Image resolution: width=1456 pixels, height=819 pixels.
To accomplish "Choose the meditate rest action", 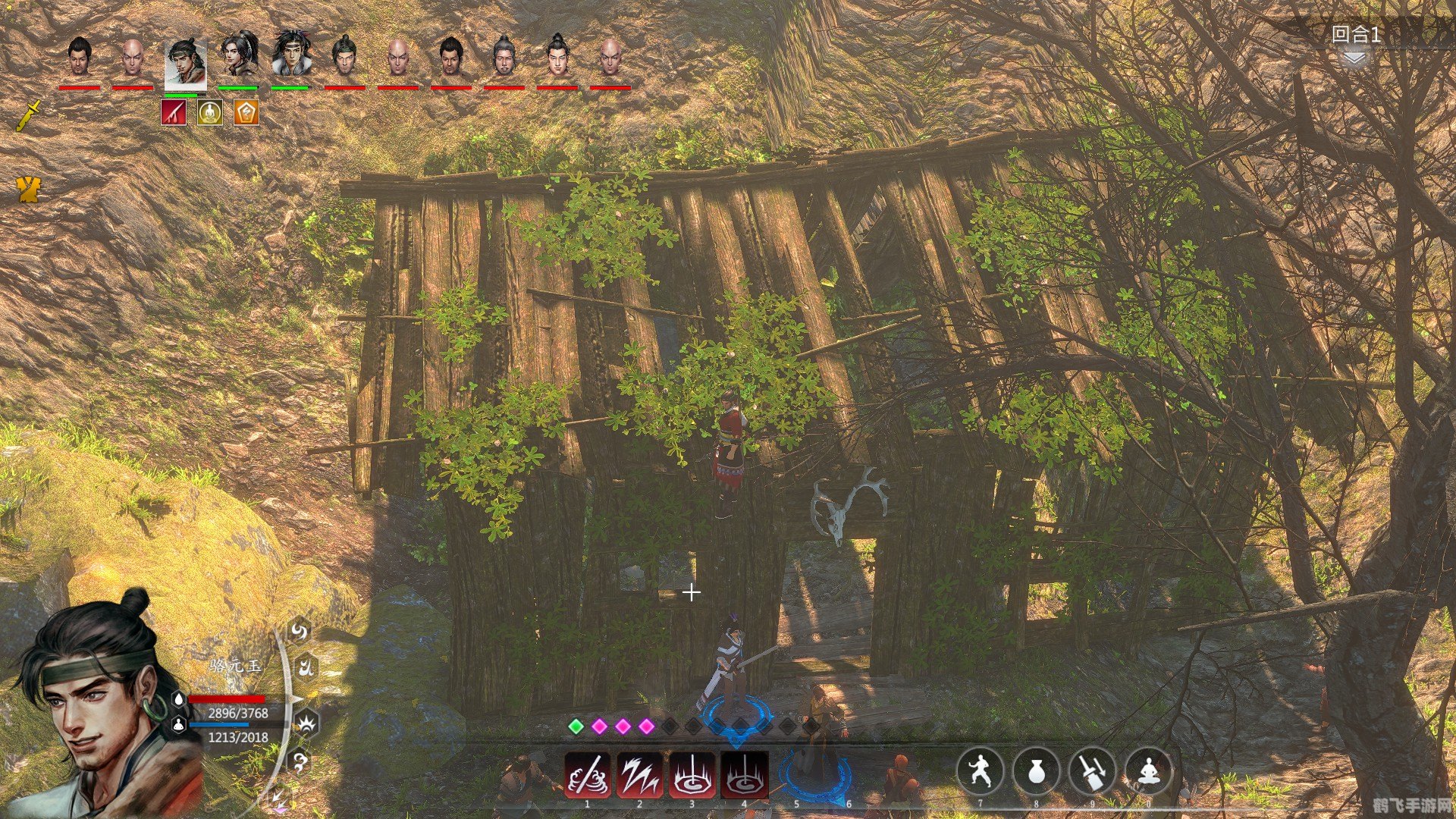I will coord(1148,770).
